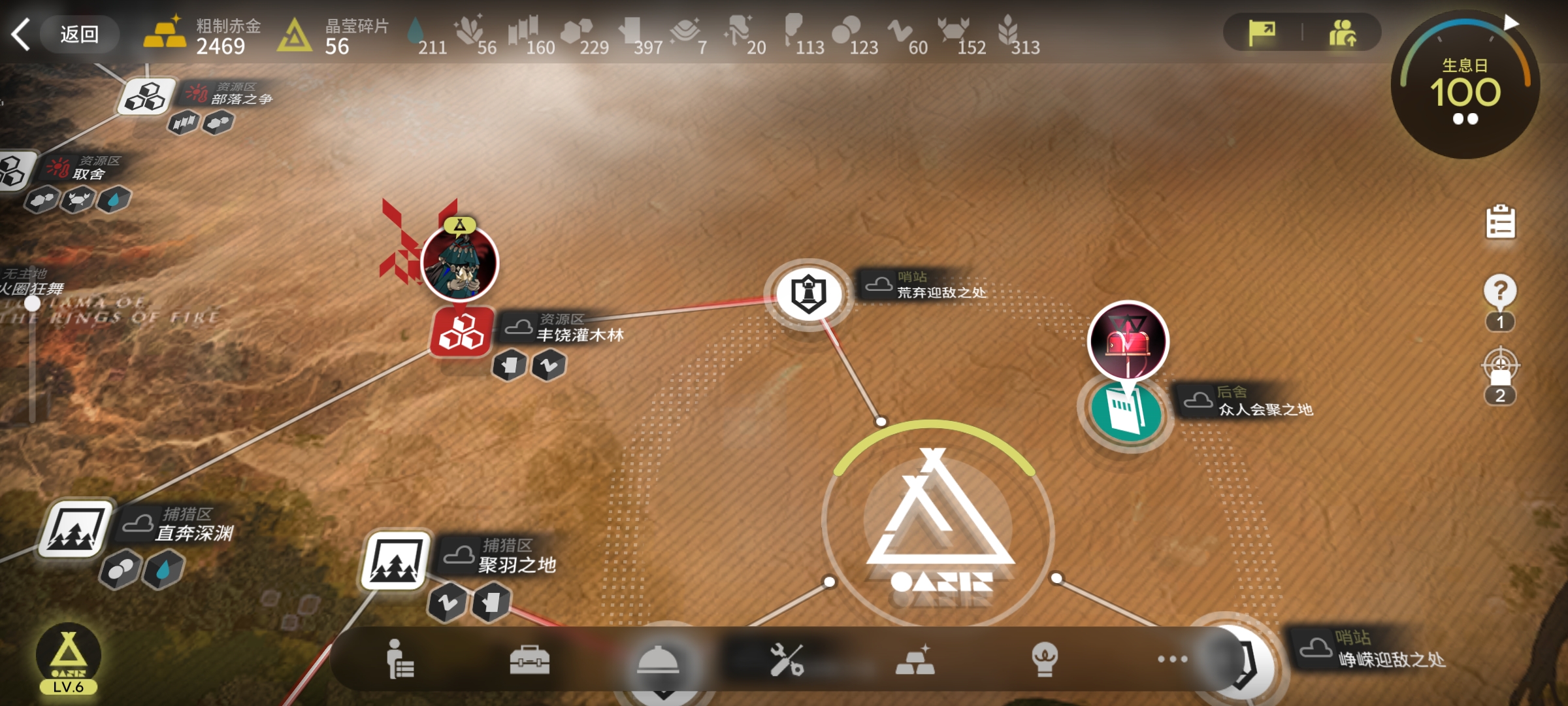Open the yellow flag icon menu

pos(1262,33)
